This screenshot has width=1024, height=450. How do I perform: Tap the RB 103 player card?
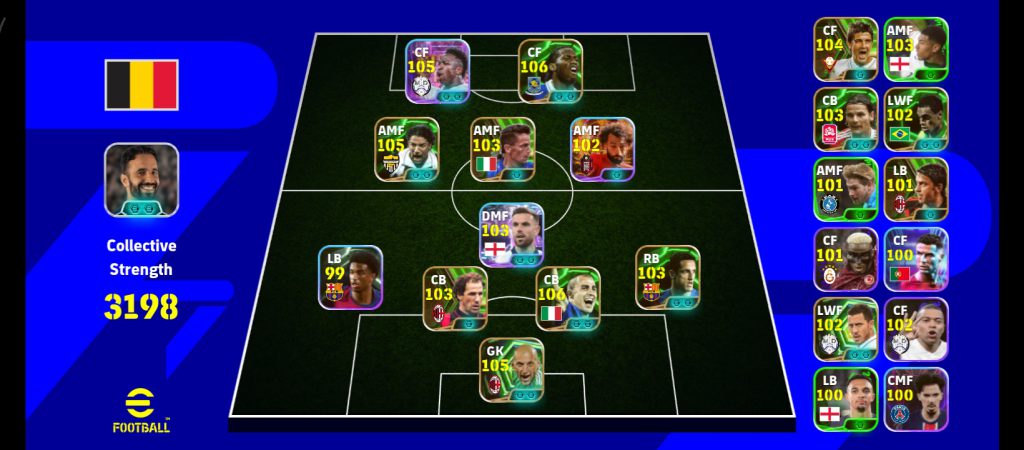click(x=667, y=277)
